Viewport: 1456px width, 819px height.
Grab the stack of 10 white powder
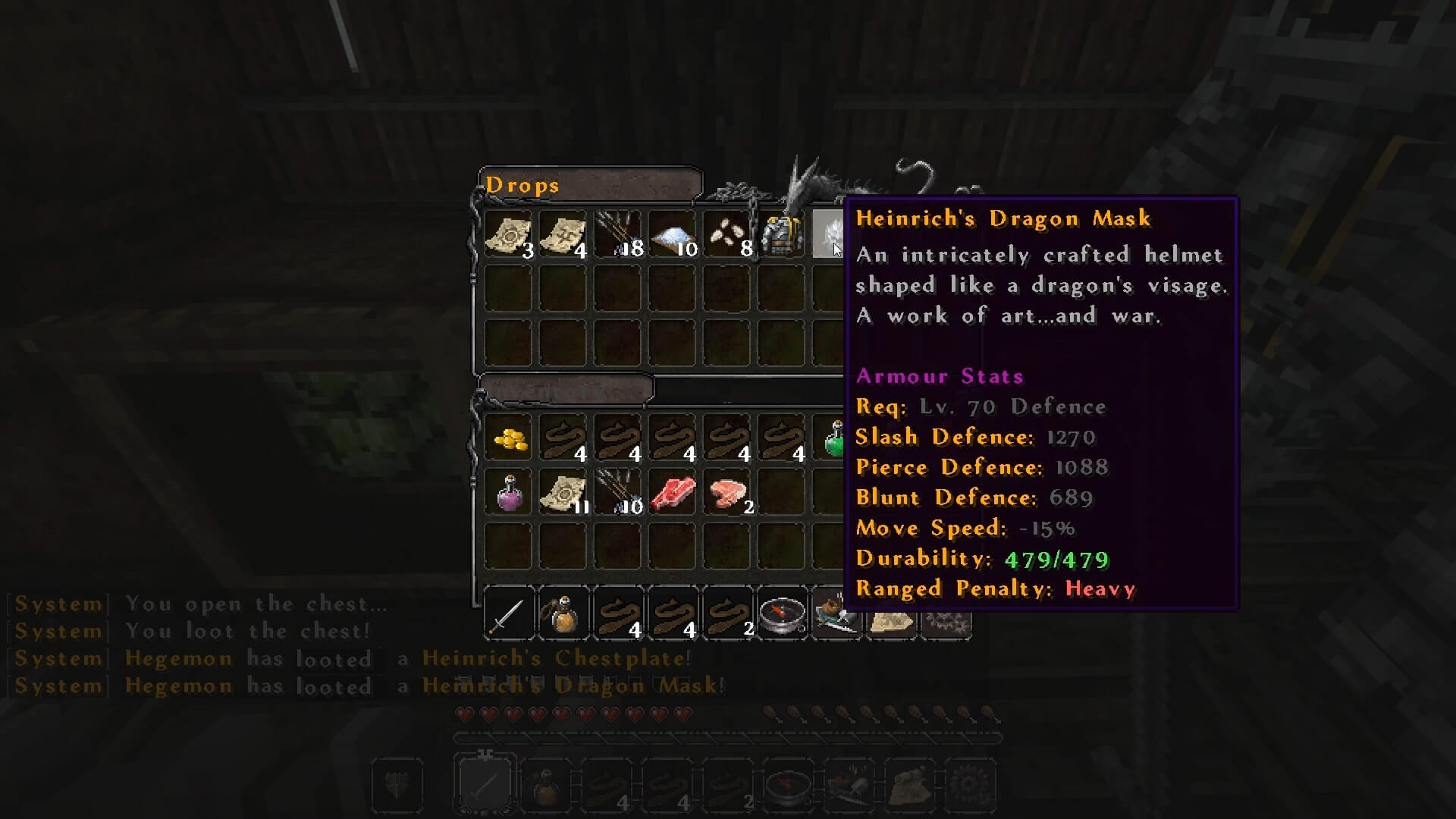coord(673,234)
